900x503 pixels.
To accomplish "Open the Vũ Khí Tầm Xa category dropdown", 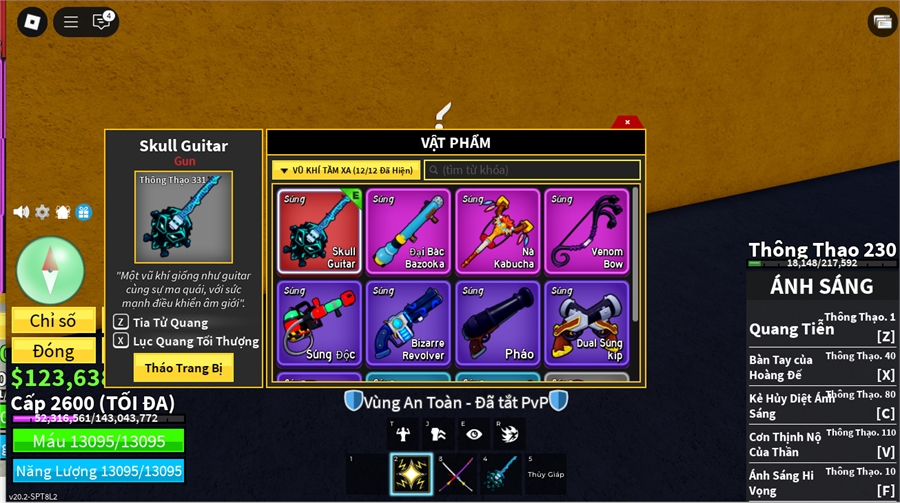I will 345,171.
